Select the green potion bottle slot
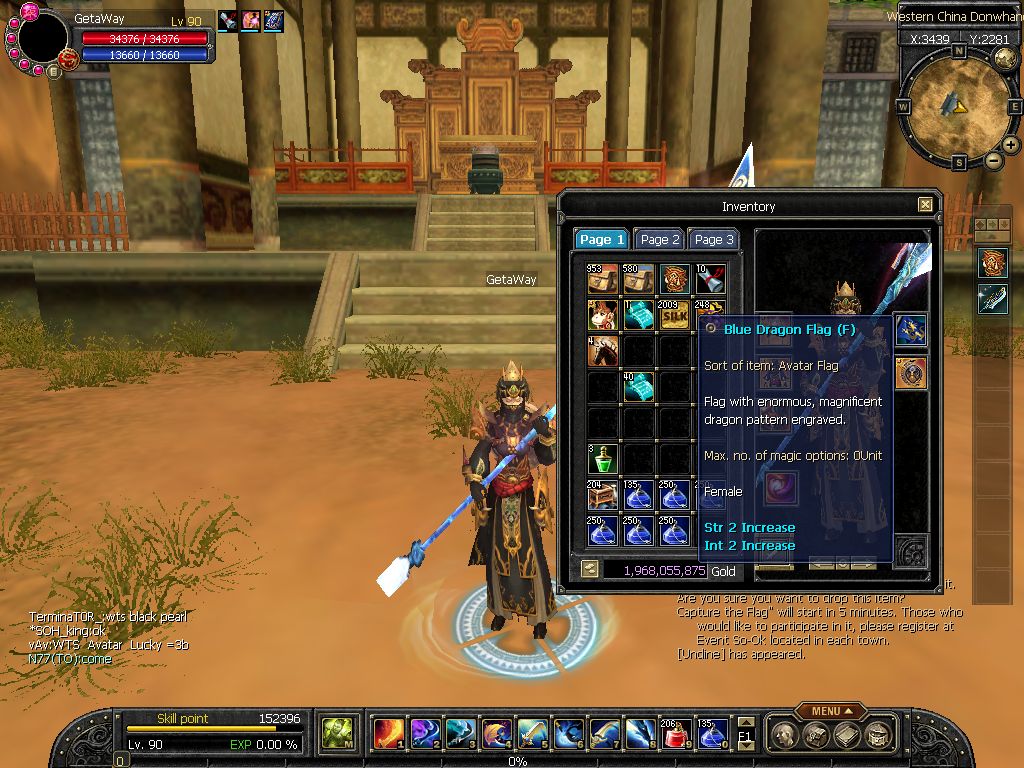1024x768 pixels. (x=603, y=459)
